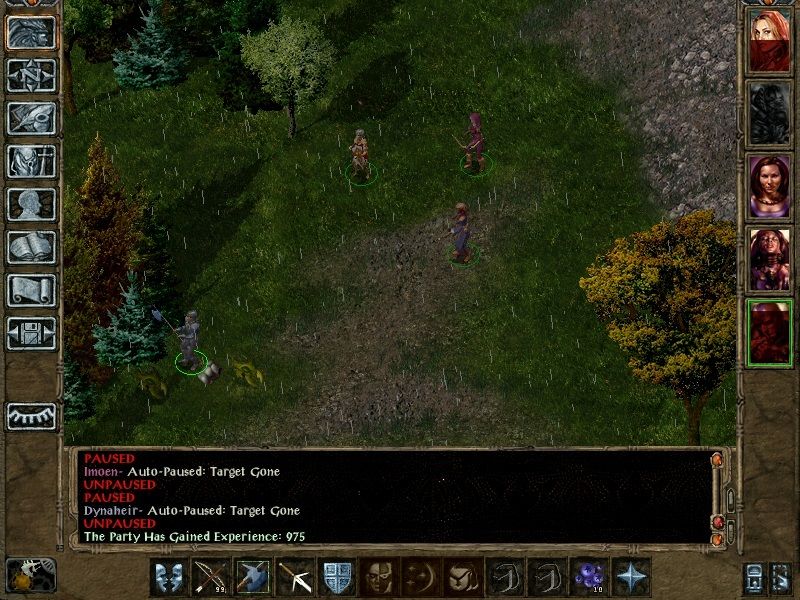The width and height of the screenshot is (800, 600).
Task: Click the closed-eye rest button
Action: pyautogui.click(x=31, y=416)
